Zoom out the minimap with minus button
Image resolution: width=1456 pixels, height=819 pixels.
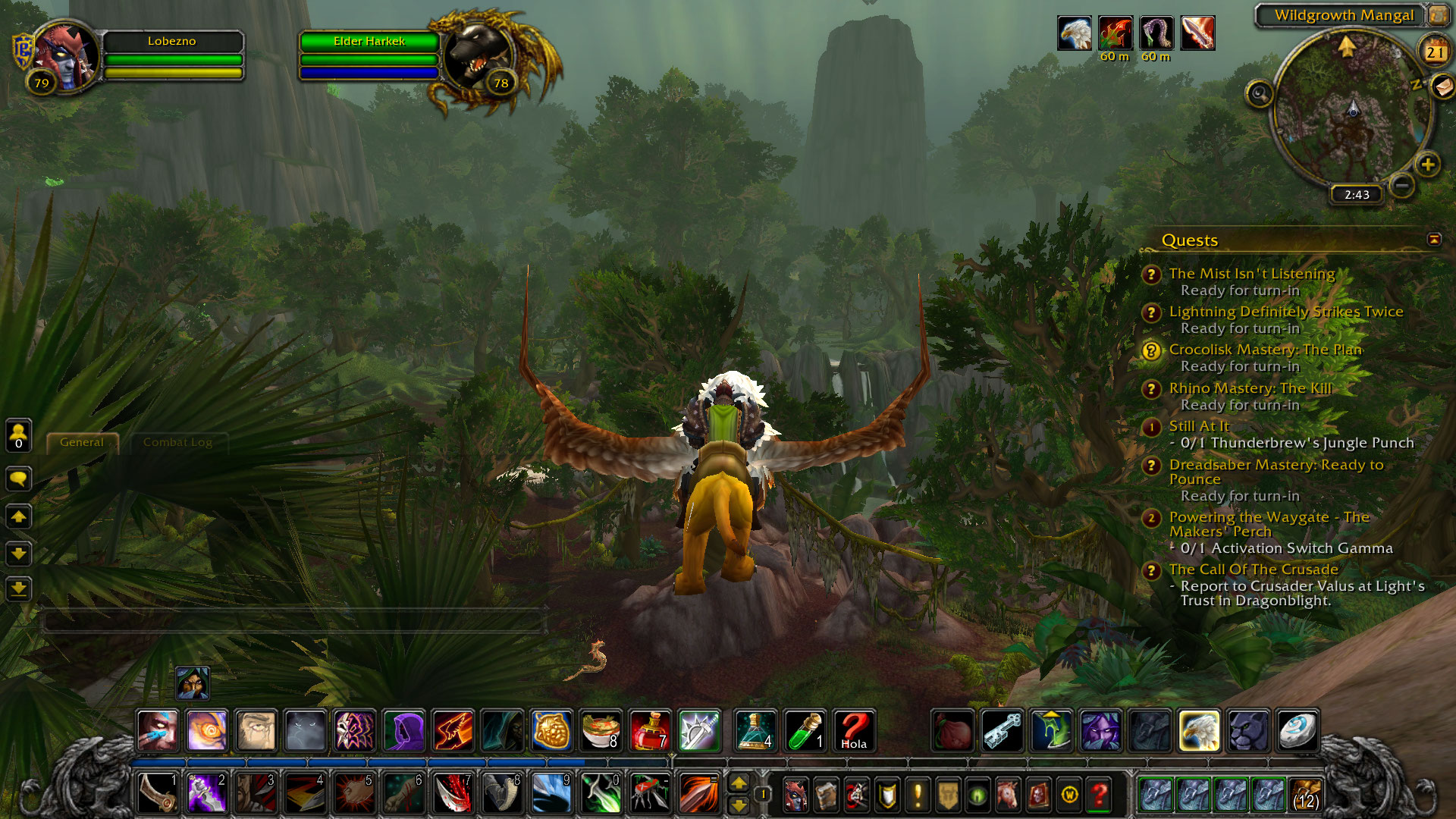pyautogui.click(x=1402, y=185)
